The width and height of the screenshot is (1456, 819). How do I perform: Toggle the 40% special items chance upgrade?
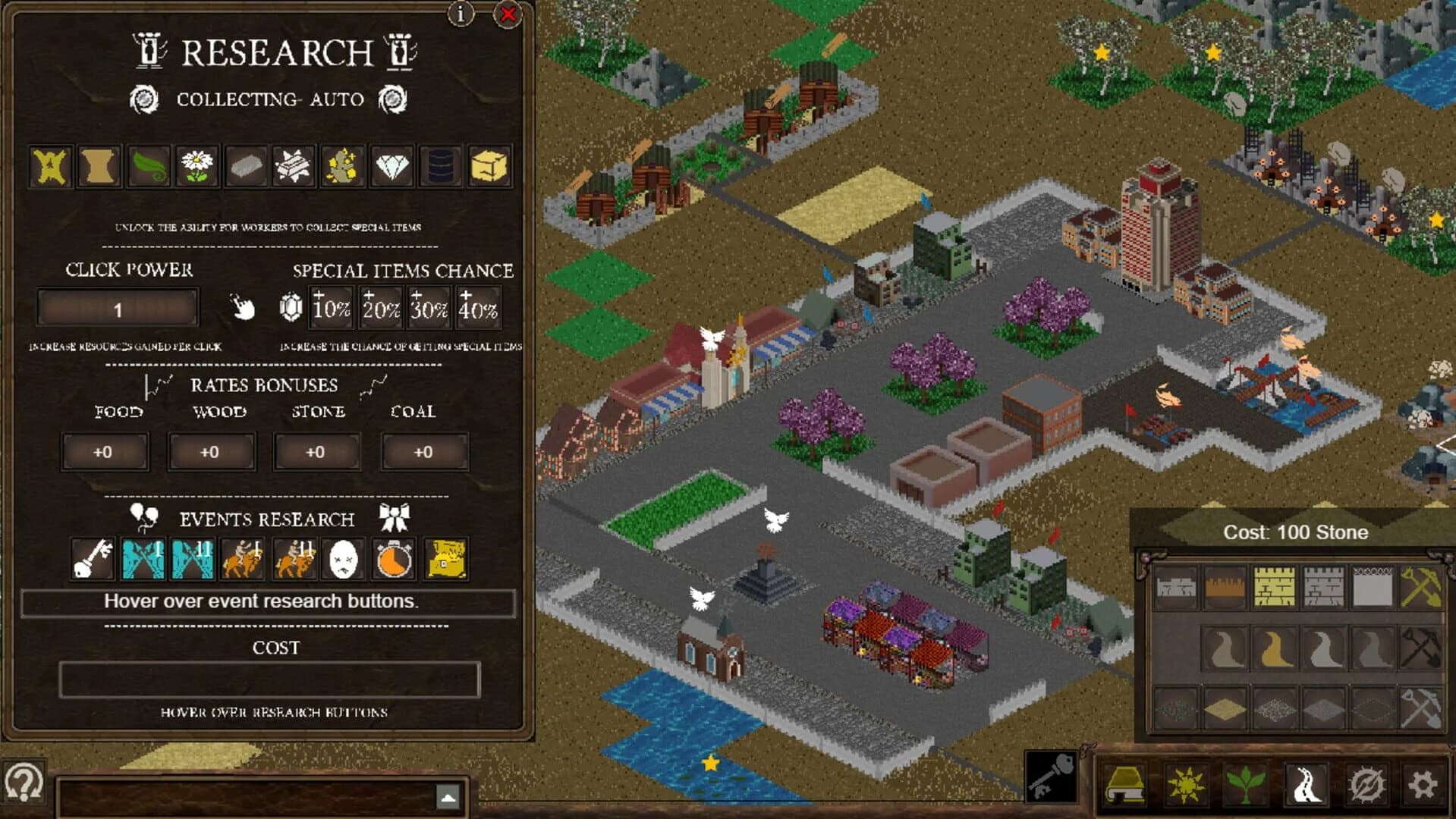click(478, 307)
